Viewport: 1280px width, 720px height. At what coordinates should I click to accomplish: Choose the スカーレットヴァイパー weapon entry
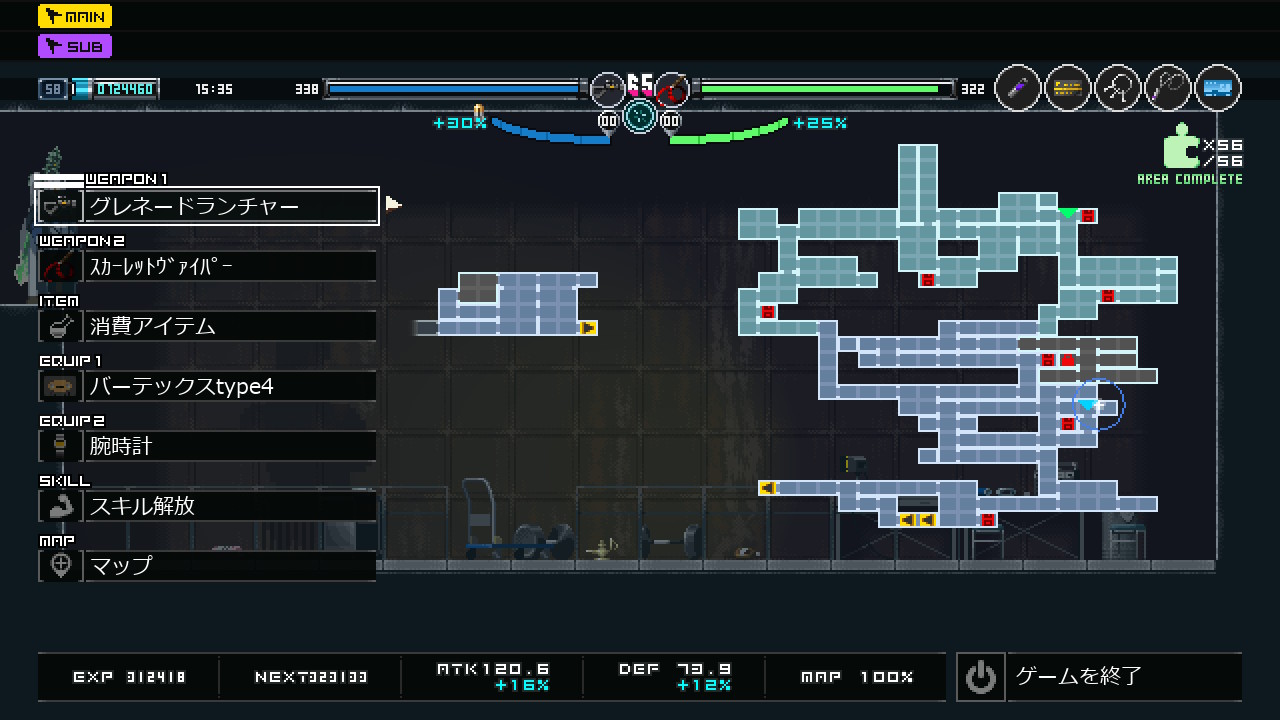coord(208,266)
